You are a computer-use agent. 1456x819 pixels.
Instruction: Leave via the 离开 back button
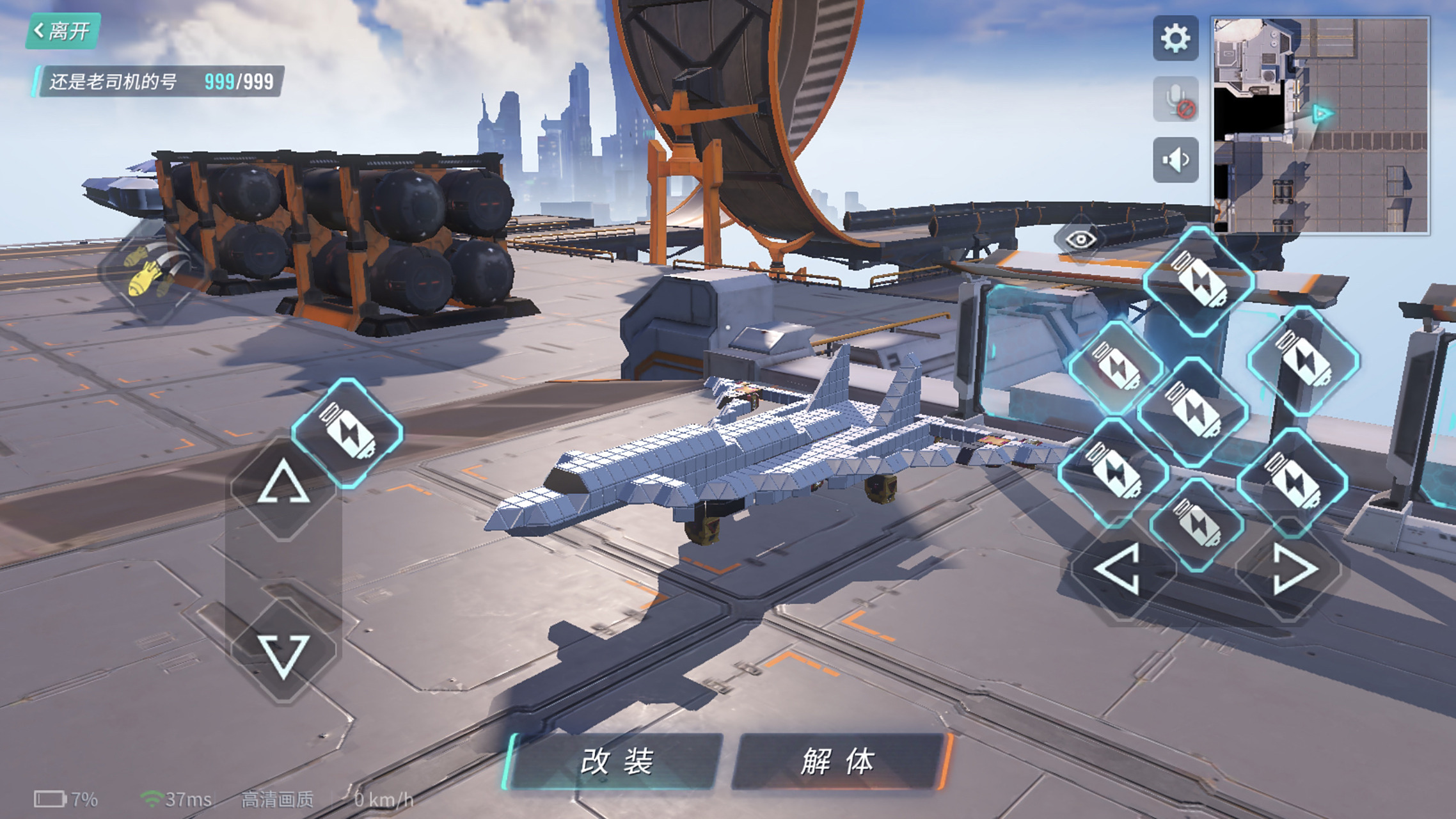tap(63, 31)
